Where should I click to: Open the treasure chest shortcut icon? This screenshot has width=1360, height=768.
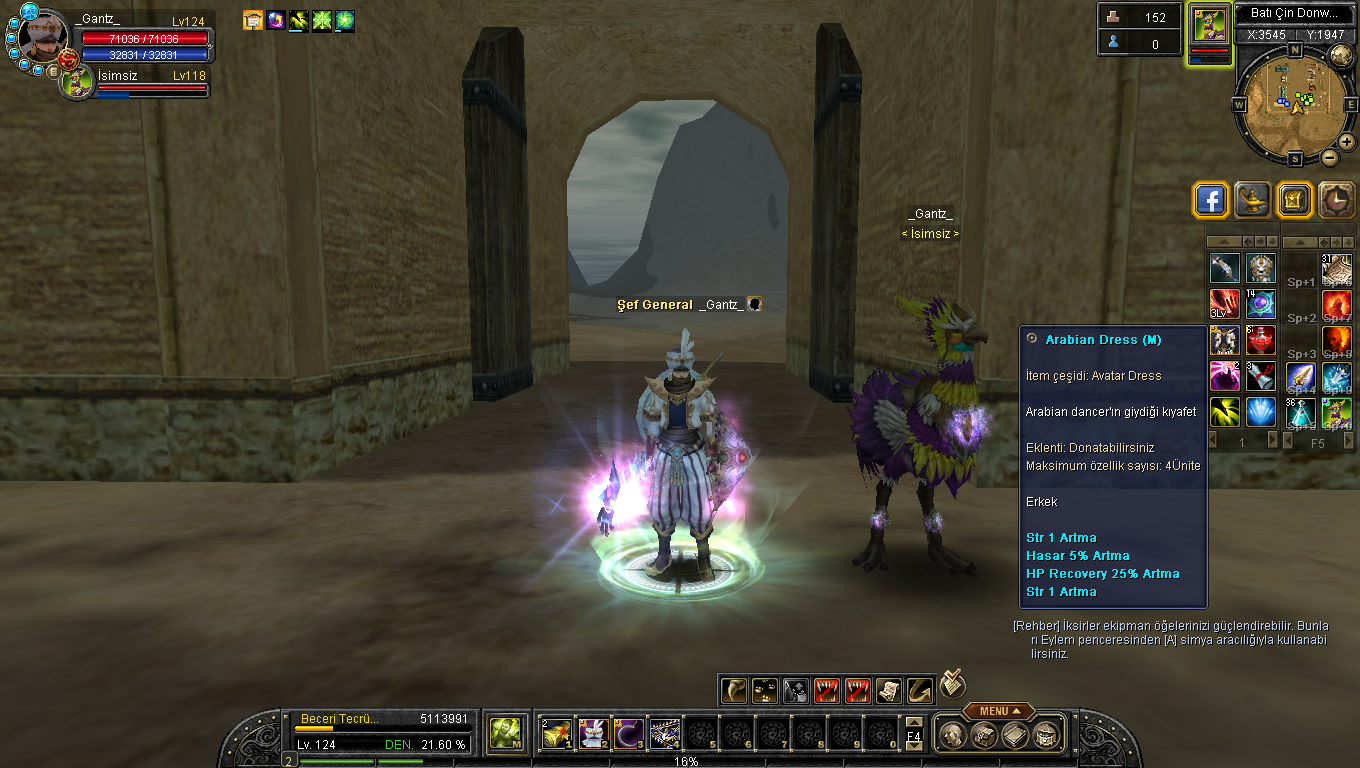tap(1294, 200)
